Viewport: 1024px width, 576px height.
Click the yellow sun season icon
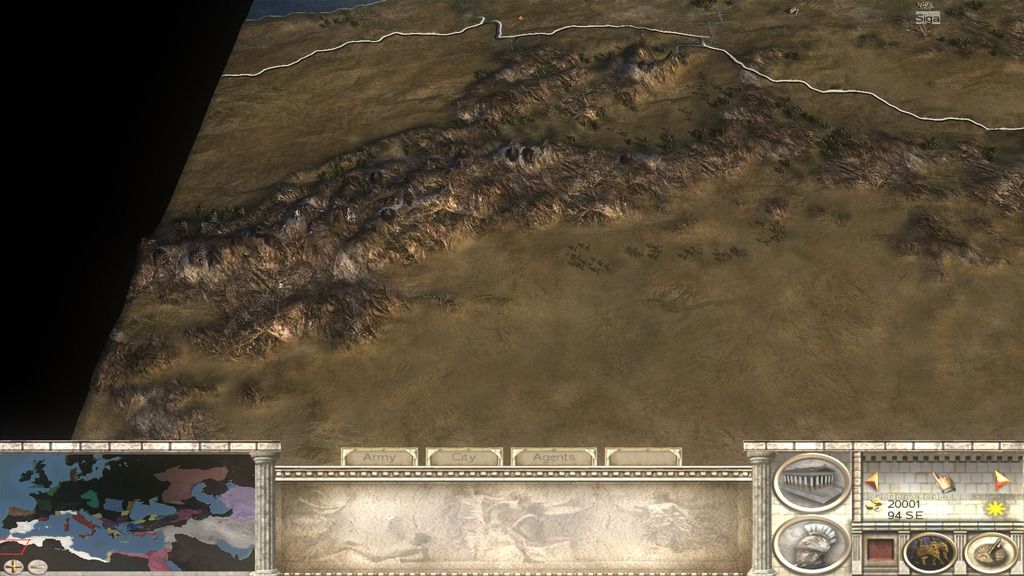995,509
